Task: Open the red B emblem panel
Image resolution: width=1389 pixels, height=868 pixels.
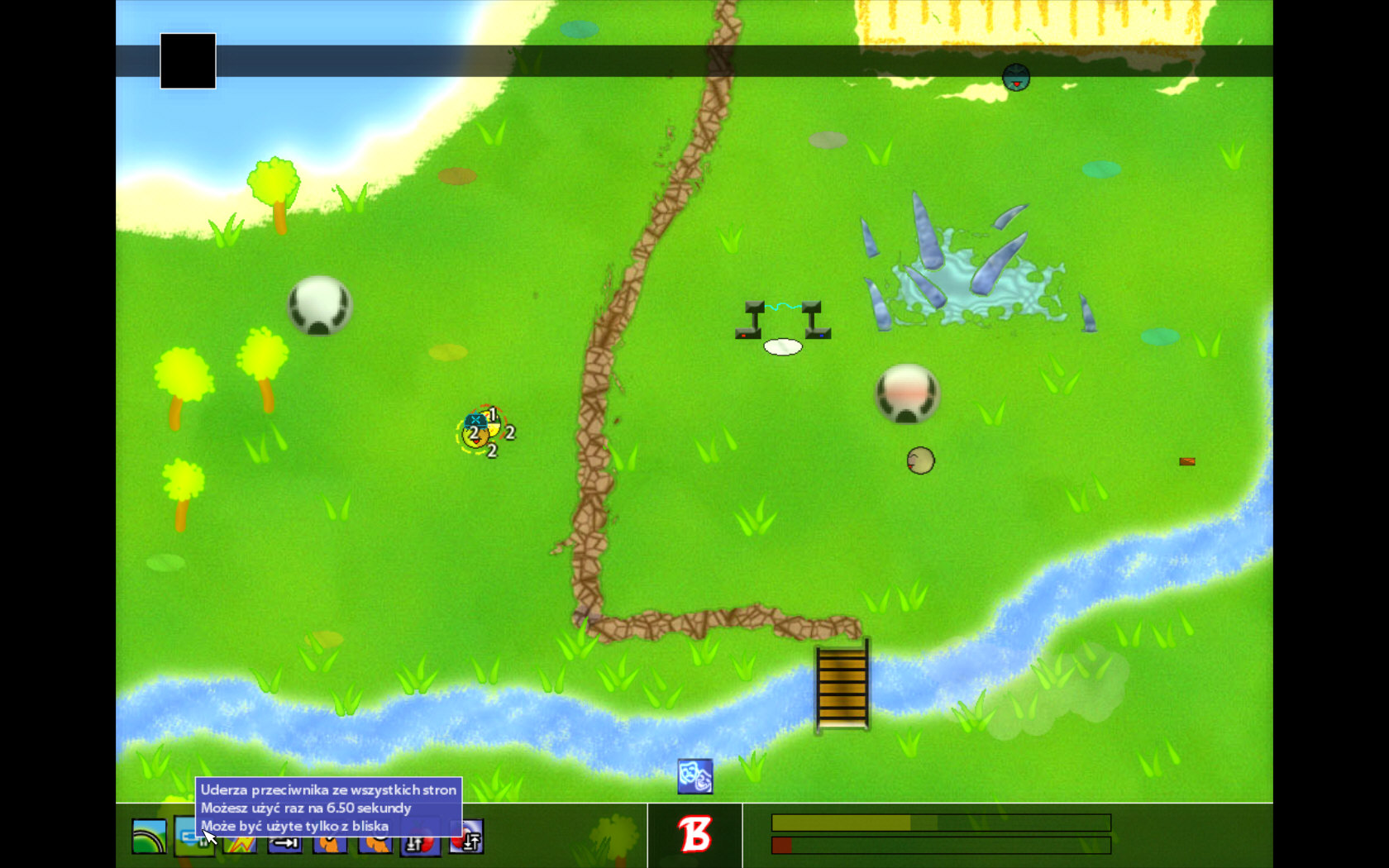Action: click(694, 835)
